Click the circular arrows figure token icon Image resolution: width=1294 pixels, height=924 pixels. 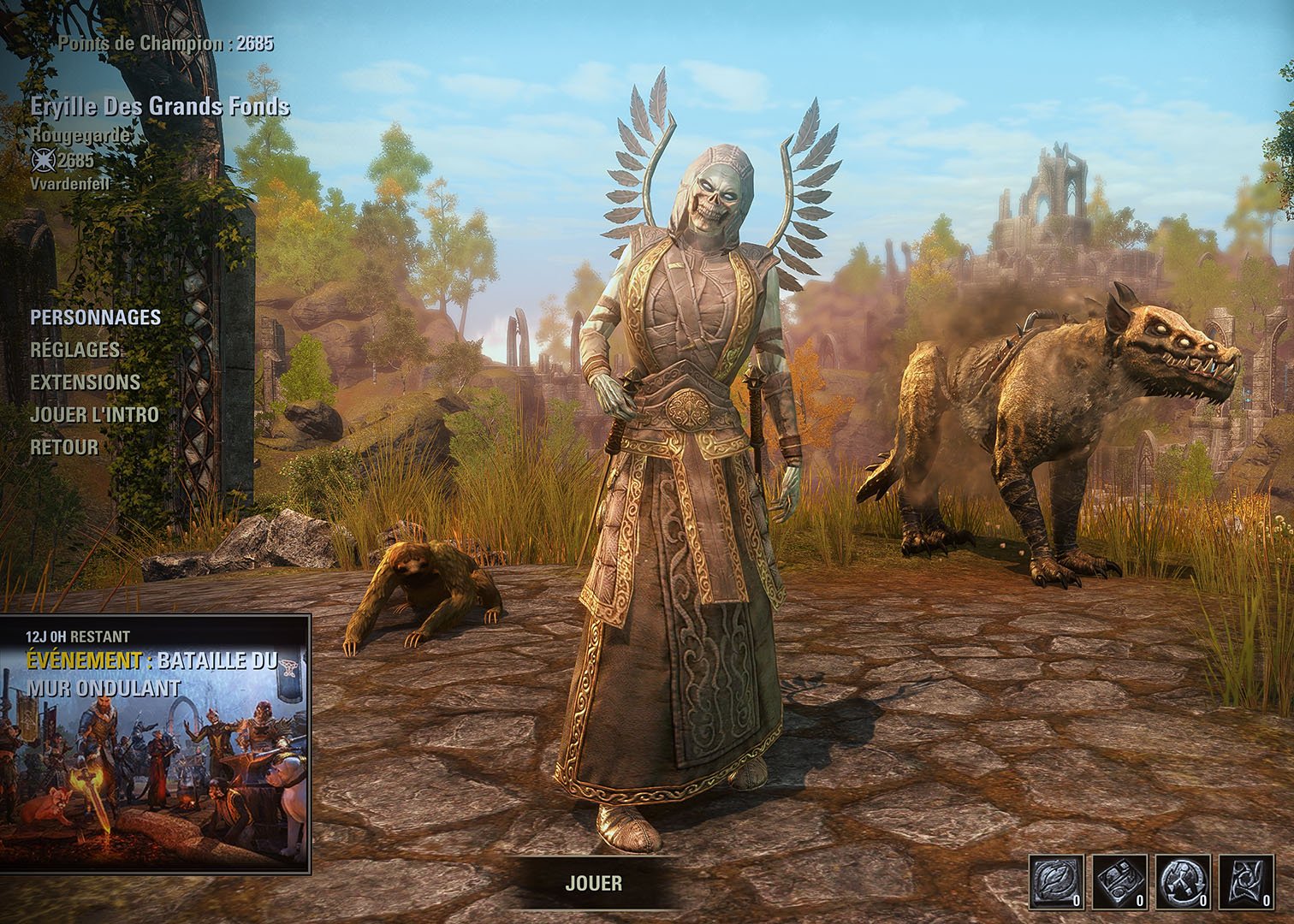1183,882
